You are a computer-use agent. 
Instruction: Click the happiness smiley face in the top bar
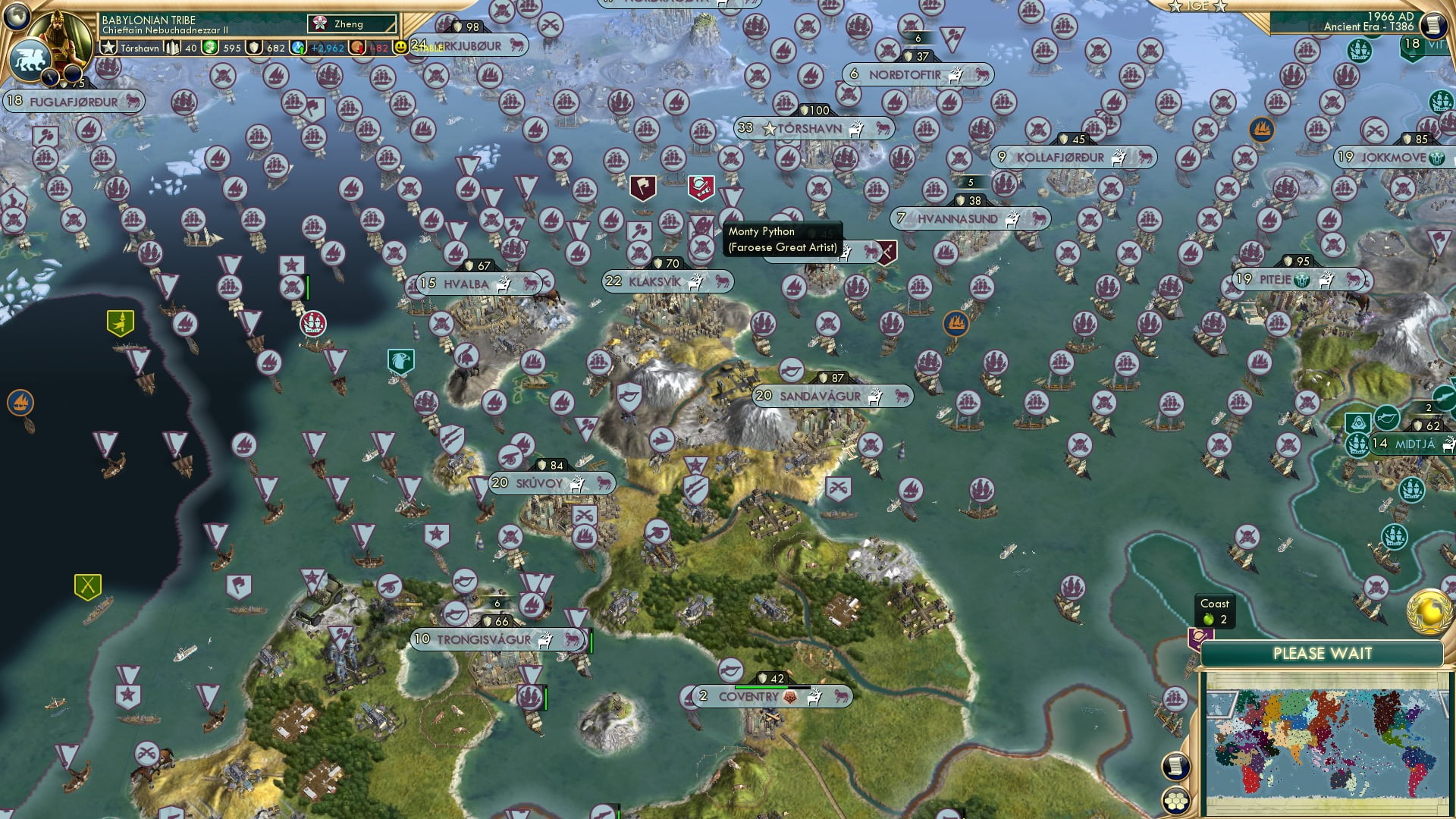point(402,47)
